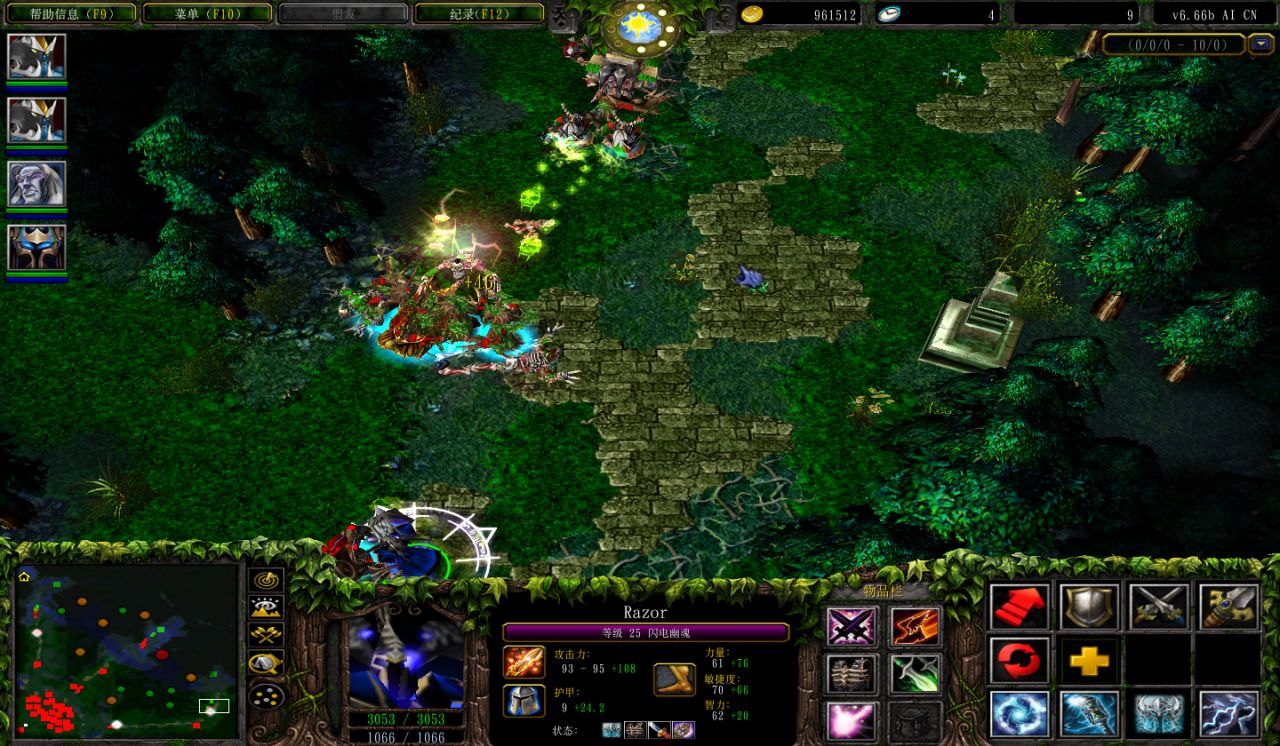
Task: Choose the silver shield command icon
Action: (x=1089, y=606)
